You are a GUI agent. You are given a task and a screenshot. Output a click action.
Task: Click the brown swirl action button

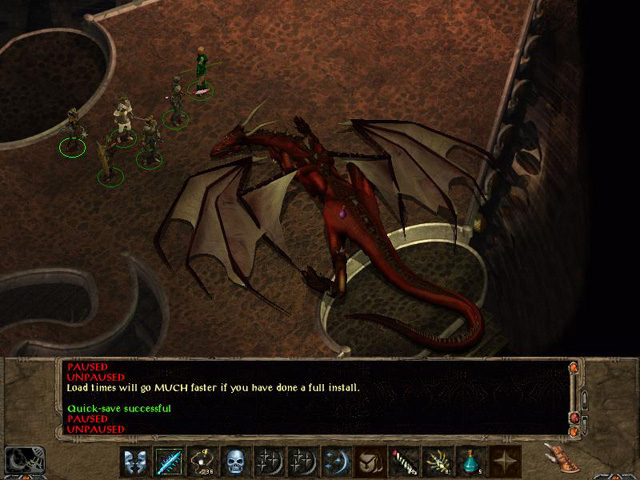(x=368, y=462)
